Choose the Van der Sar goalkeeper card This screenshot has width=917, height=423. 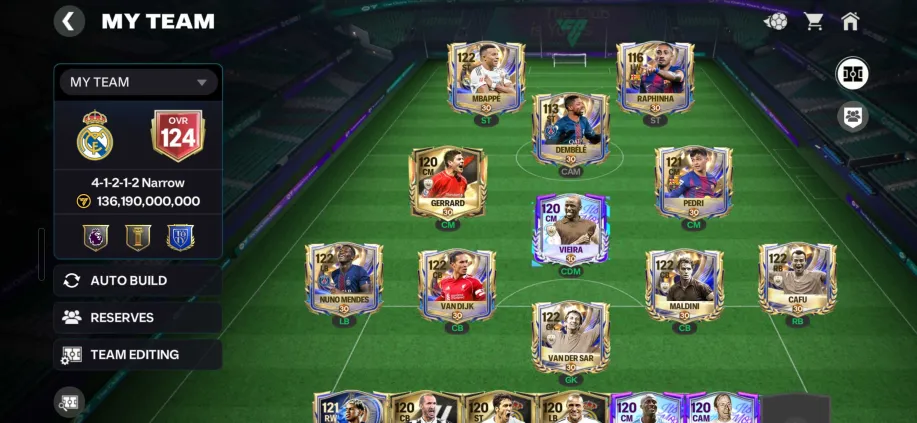click(x=570, y=337)
